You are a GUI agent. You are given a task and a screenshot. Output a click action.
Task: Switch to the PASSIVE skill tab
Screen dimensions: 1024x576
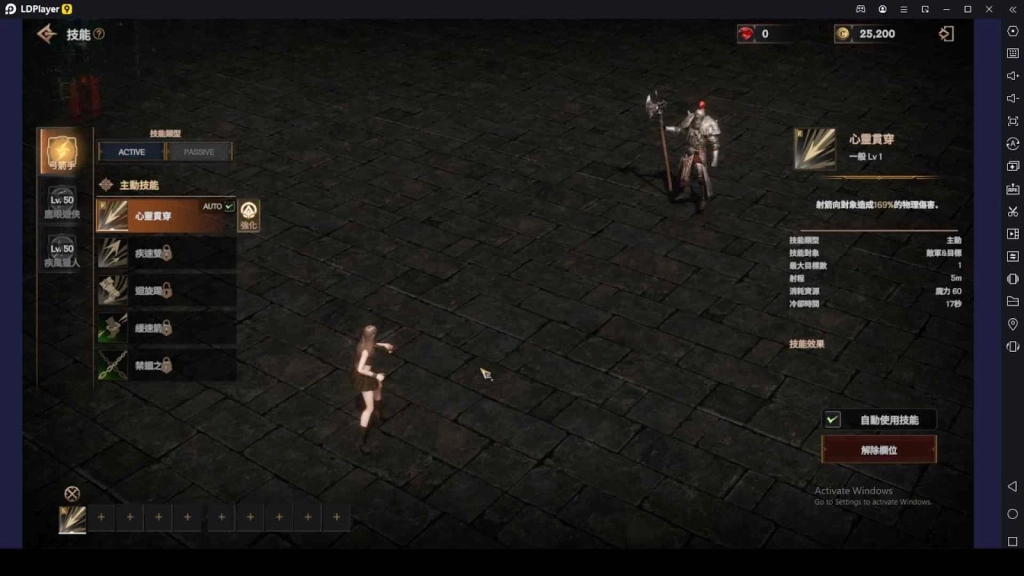199,152
